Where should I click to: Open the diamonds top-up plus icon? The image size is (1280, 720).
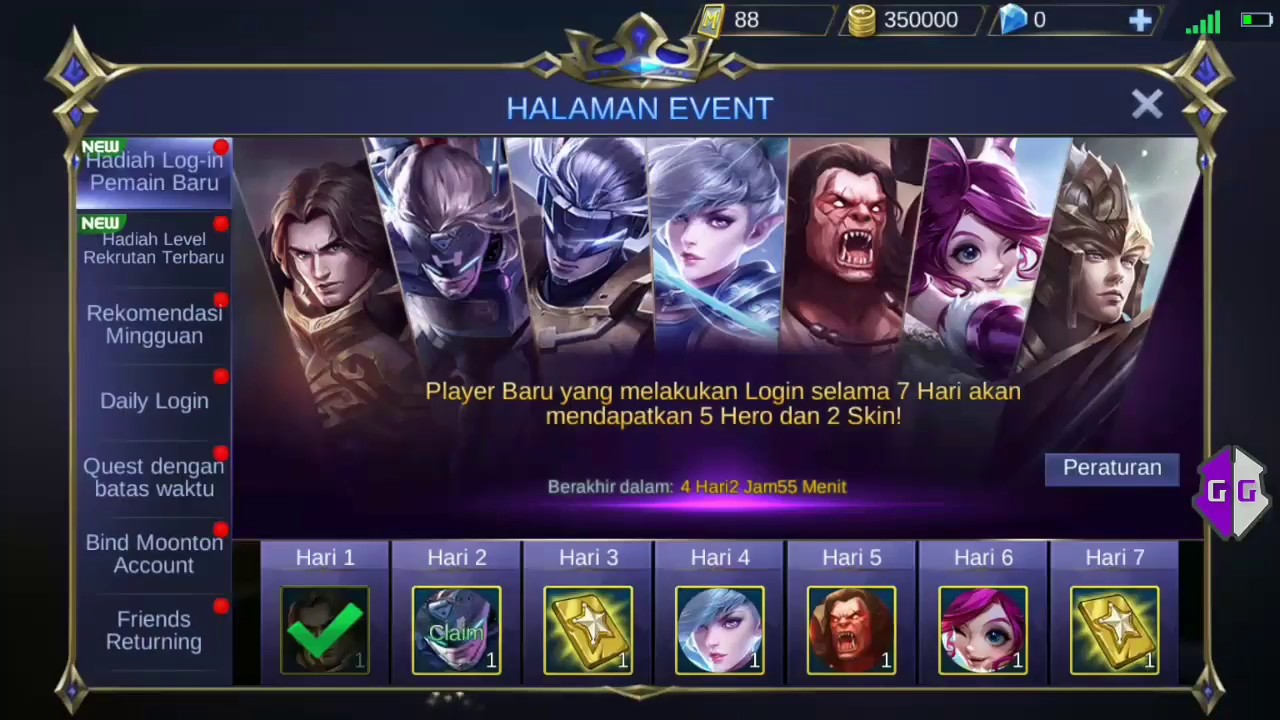[x=1141, y=20]
